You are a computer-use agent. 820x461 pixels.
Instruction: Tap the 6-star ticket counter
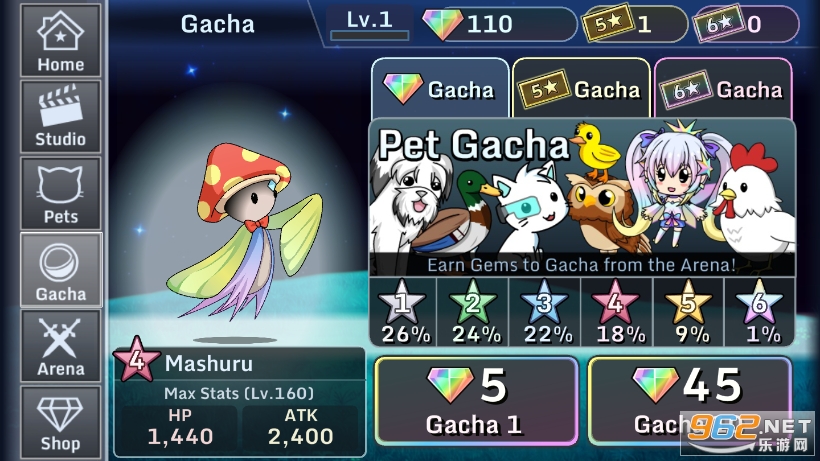pos(746,24)
